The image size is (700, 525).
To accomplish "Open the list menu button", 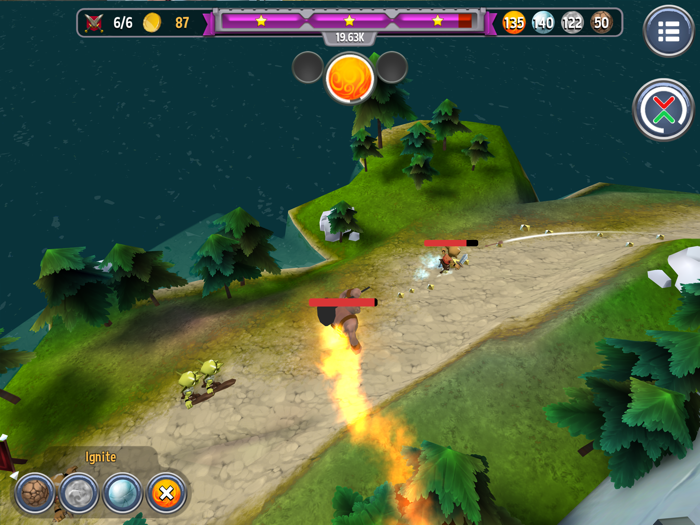I will [x=668, y=31].
